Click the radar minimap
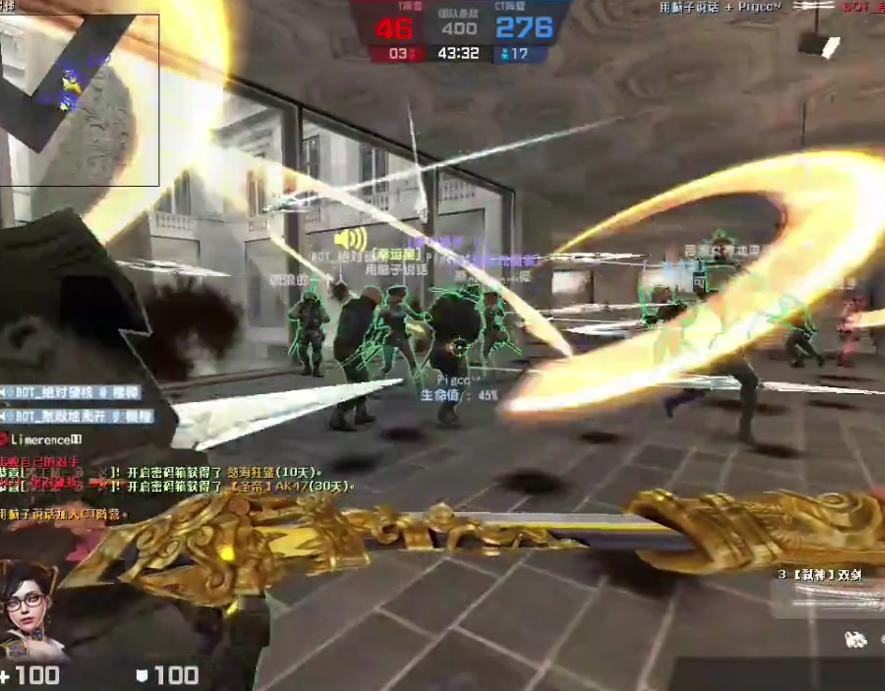Image resolution: width=885 pixels, height=691 pixels. [x=80, y=98]
